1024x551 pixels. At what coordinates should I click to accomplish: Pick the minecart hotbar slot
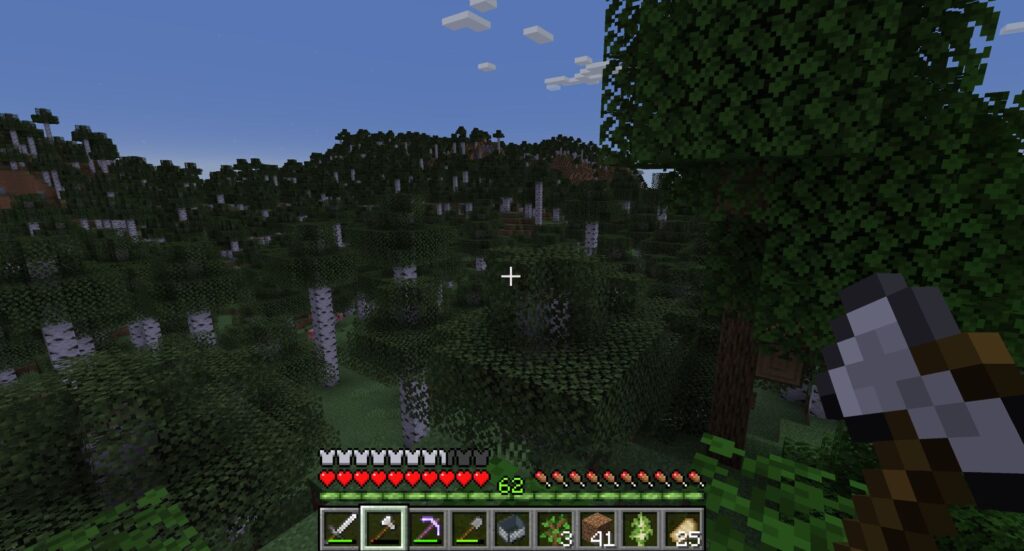pos(512,527)
